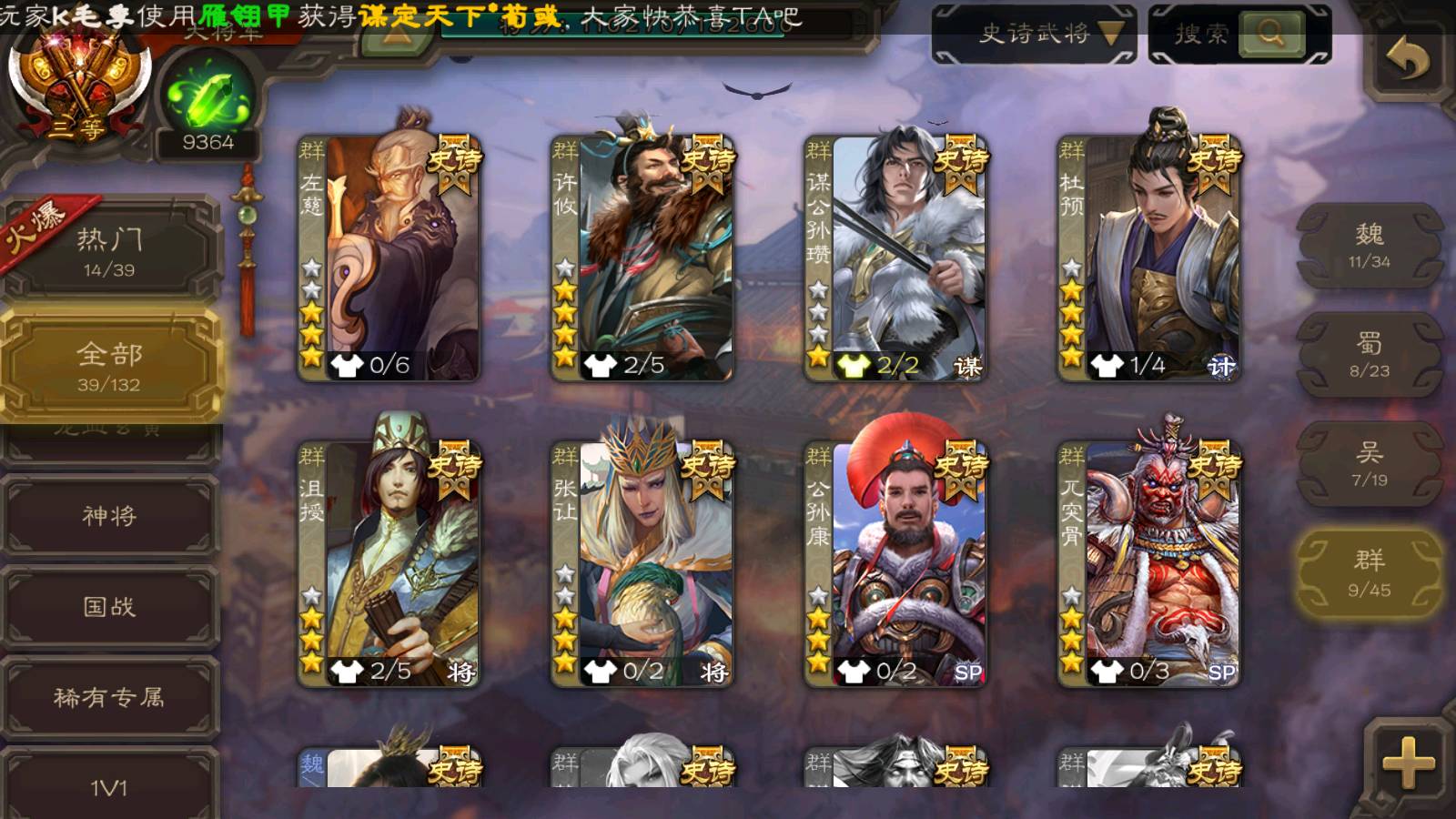The image size is (1456, 819).
Task: Select the 张让 general card
Action: tap(642, 564)
